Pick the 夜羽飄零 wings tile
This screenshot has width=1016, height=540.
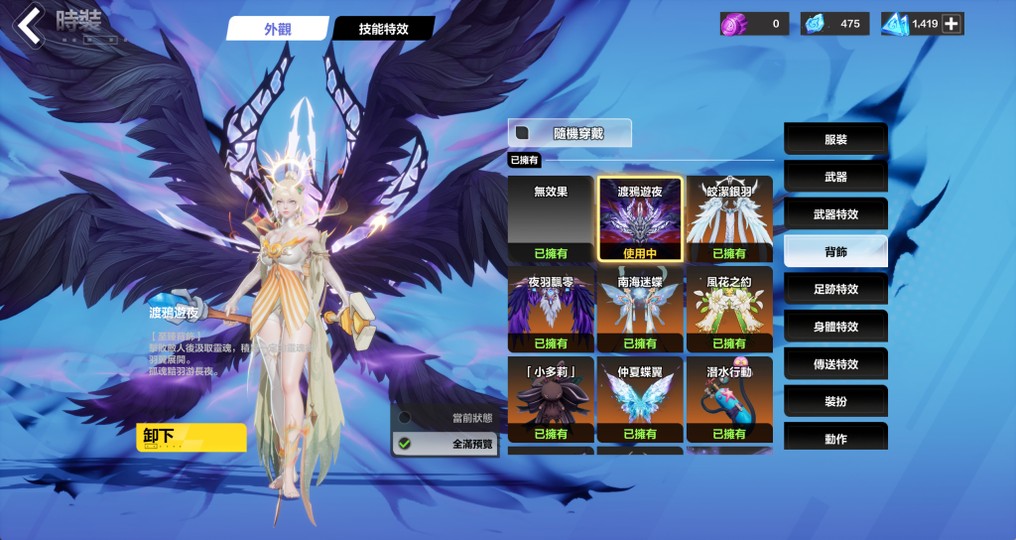click(x=550, y=308)
